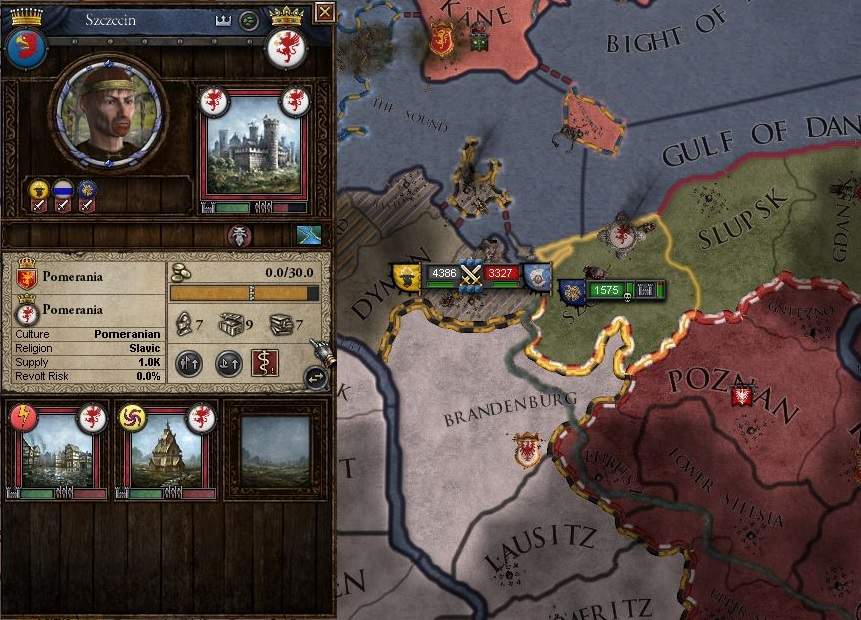Viewport: 861px width, 620px height.
Task: Select the wooden temple holding picture
Action: tap(166, 450)
